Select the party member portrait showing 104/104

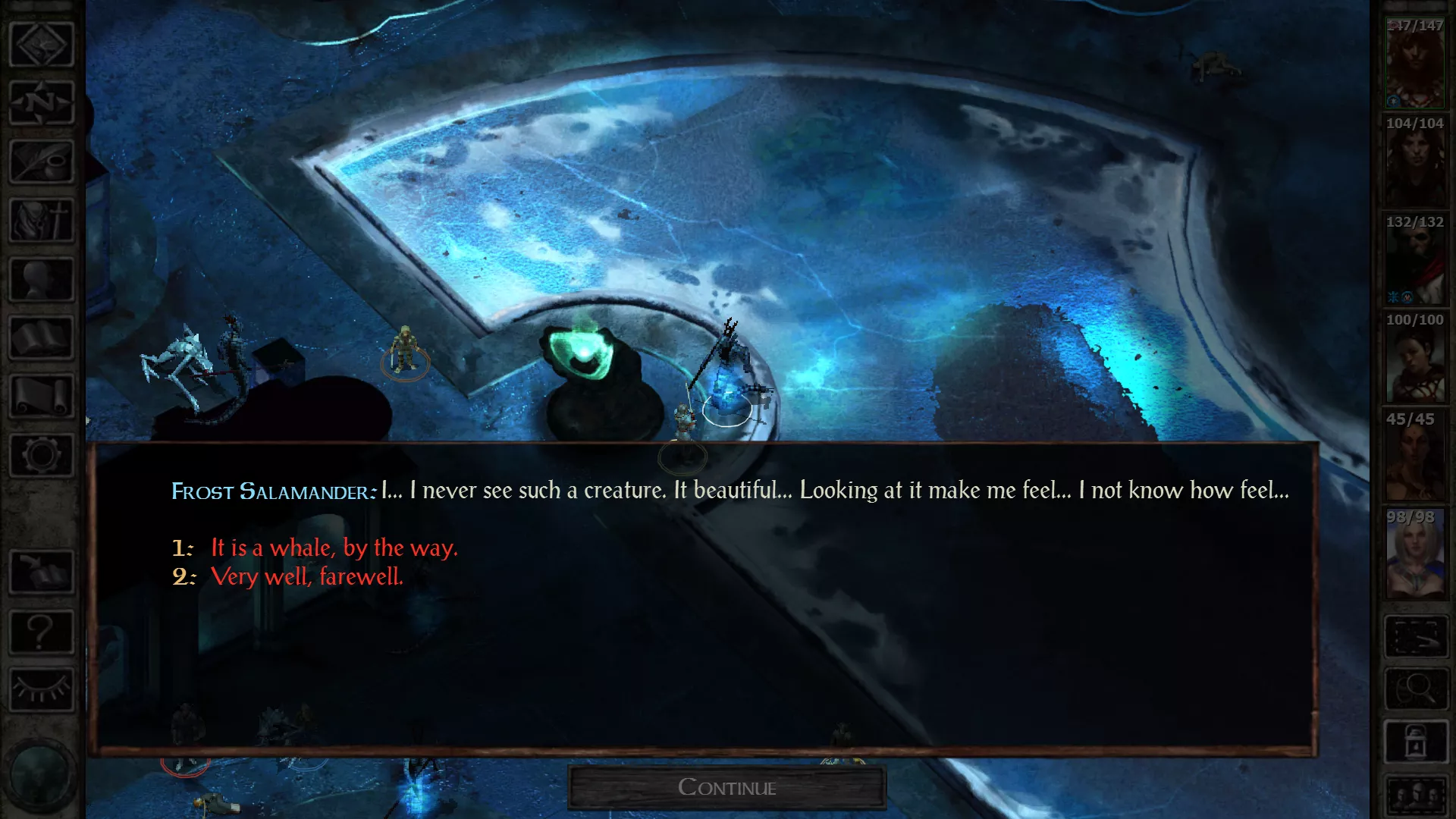(1415, 161)
